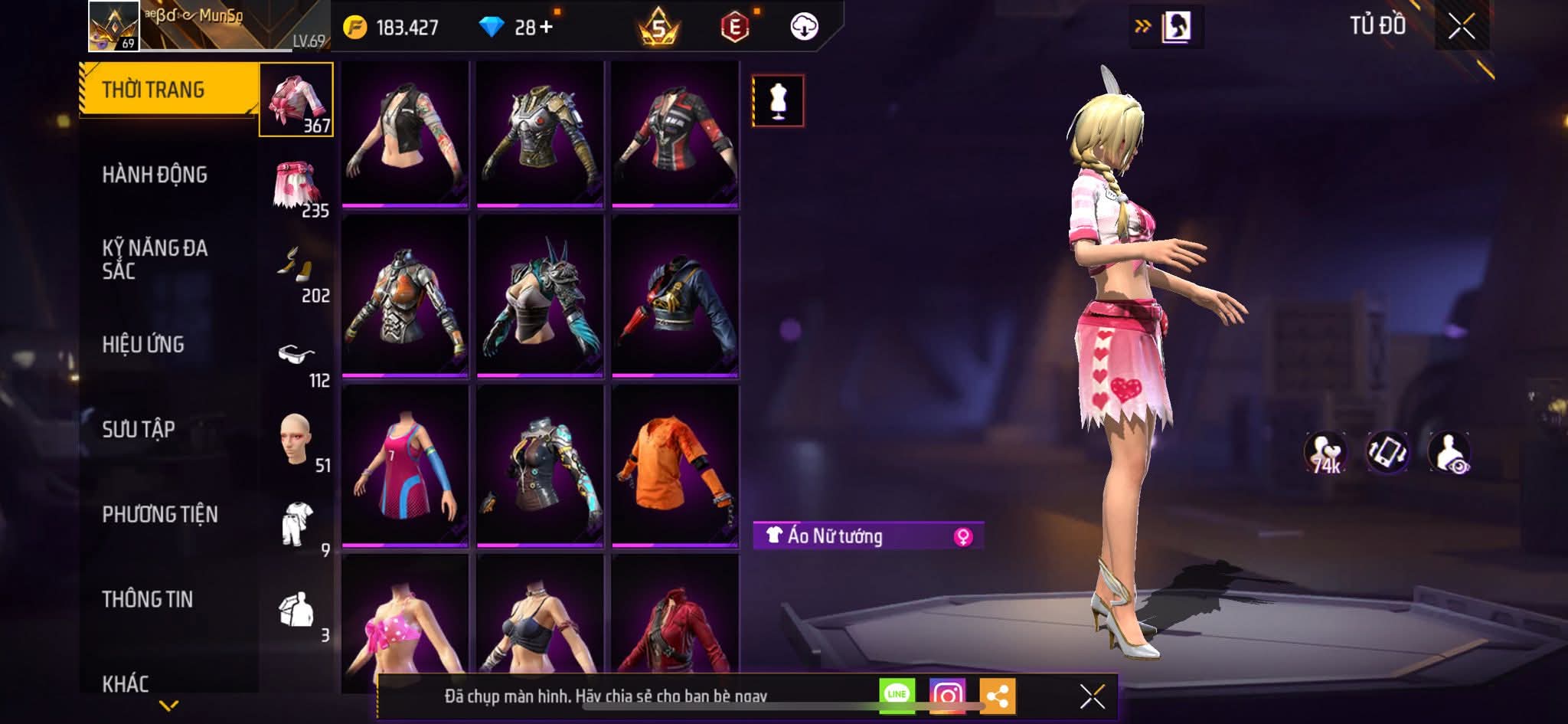Select the pink number 7 jersey dress
Viewport: 1568px width, 724px height.
pos(404,466)
